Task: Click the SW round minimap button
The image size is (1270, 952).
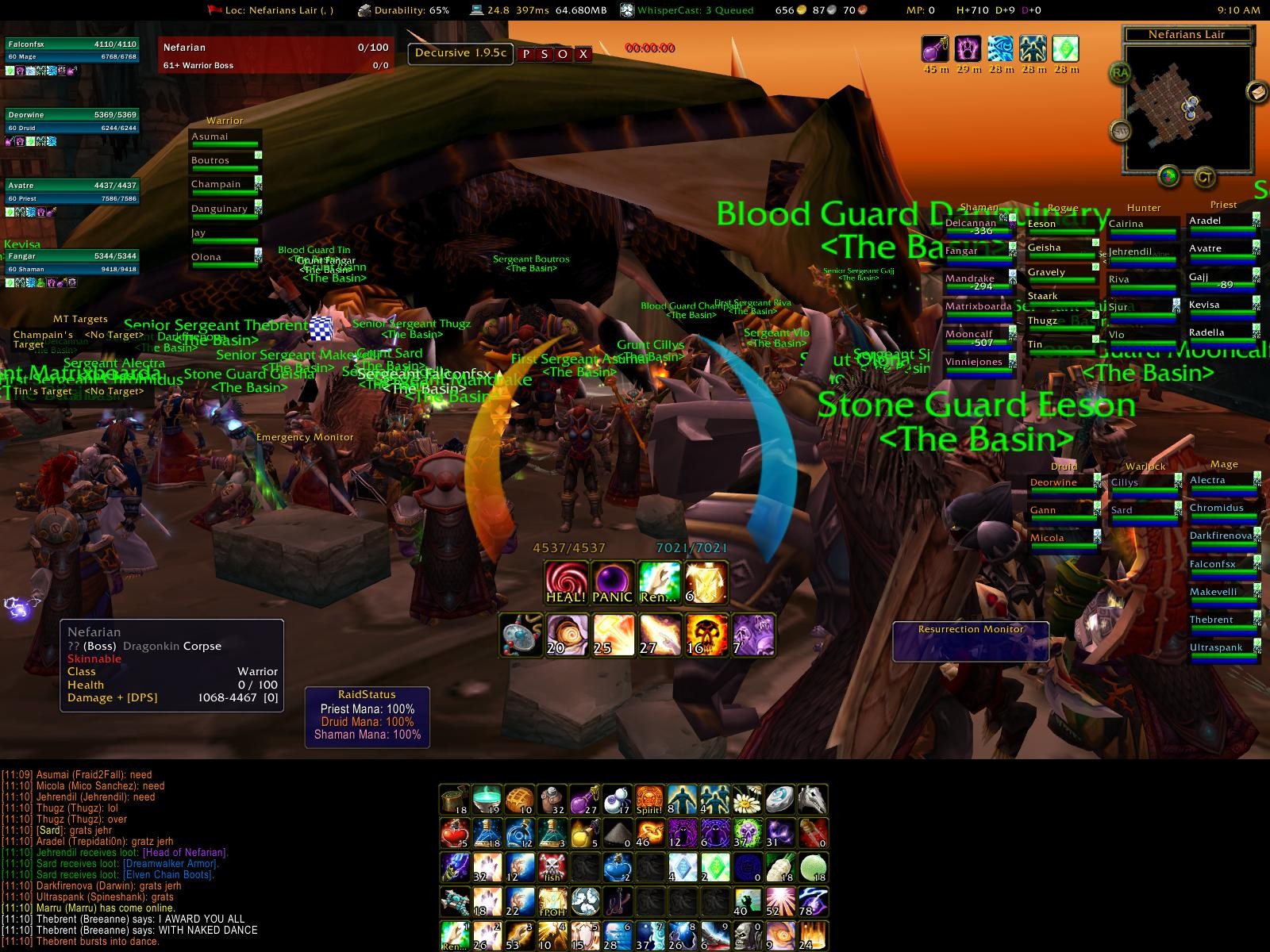Action: point(1121,130)
